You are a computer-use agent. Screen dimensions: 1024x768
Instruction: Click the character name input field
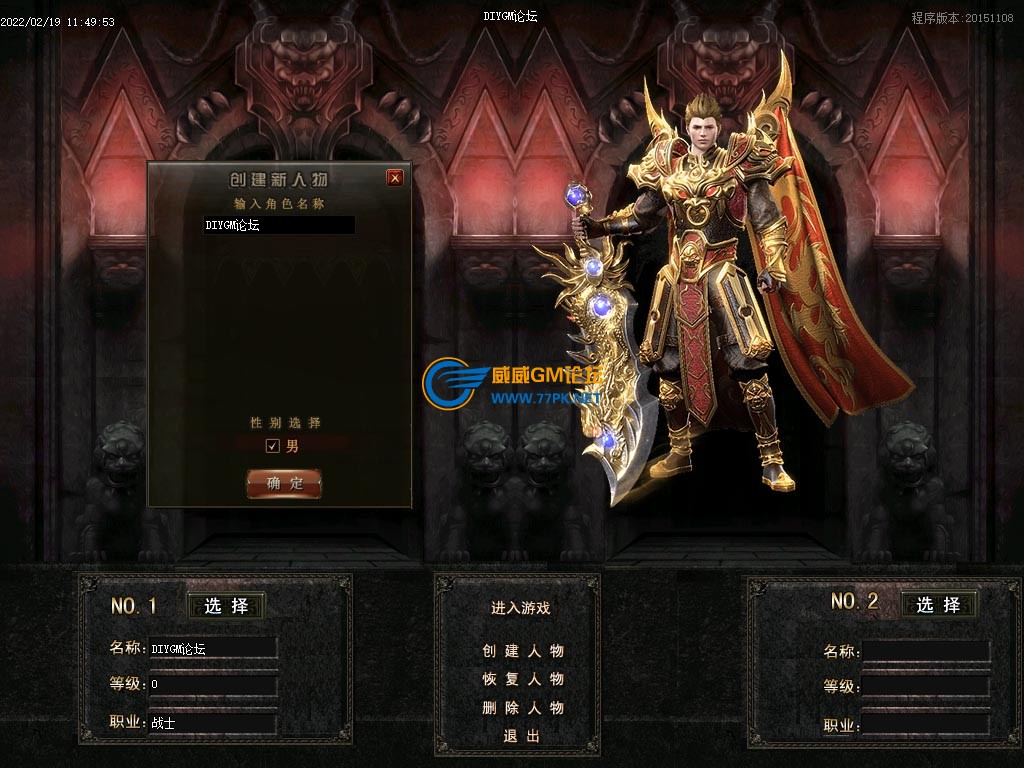tap(279, 226)
